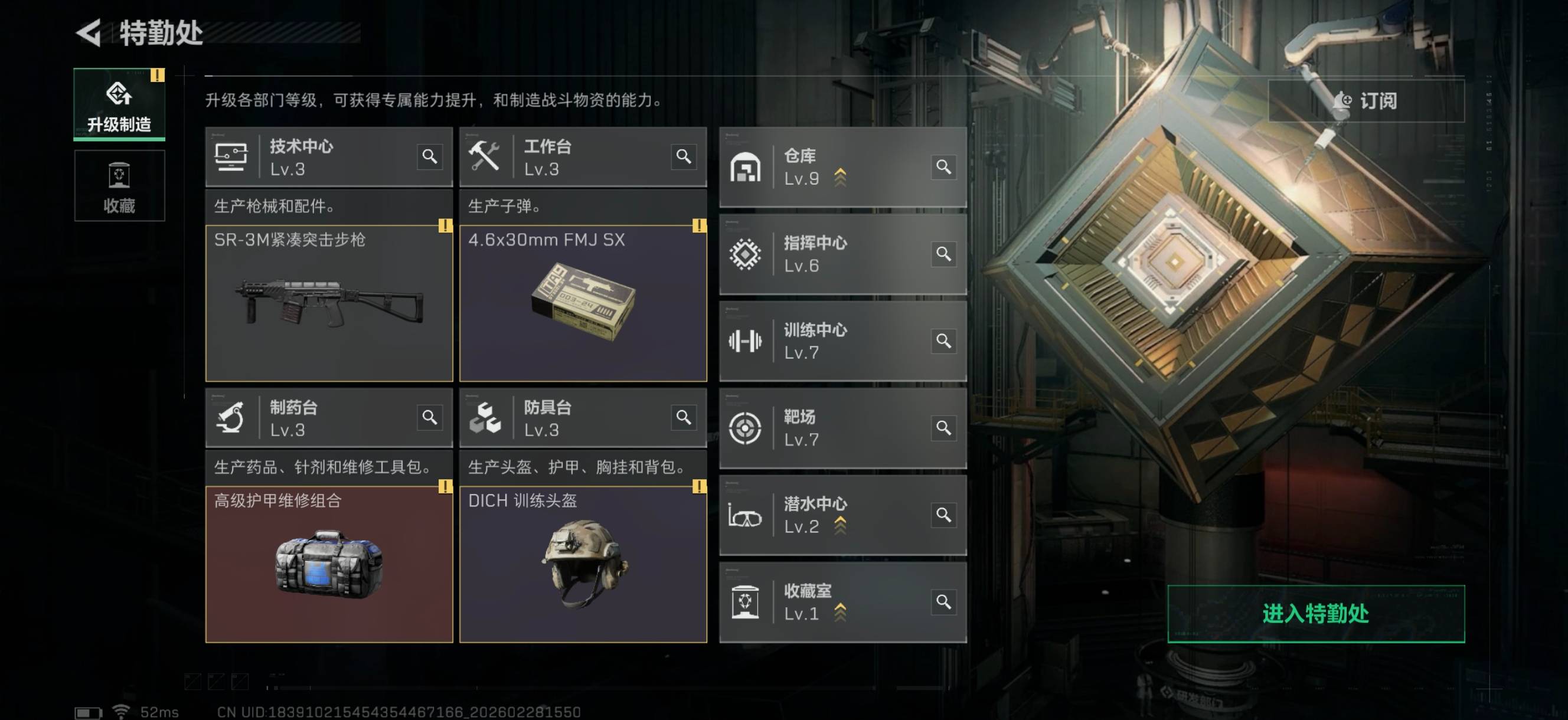Choose the 4.6x30mm FMJ SX ammo item
This screenshot has width=1568, height=720.
click(583, 303)
